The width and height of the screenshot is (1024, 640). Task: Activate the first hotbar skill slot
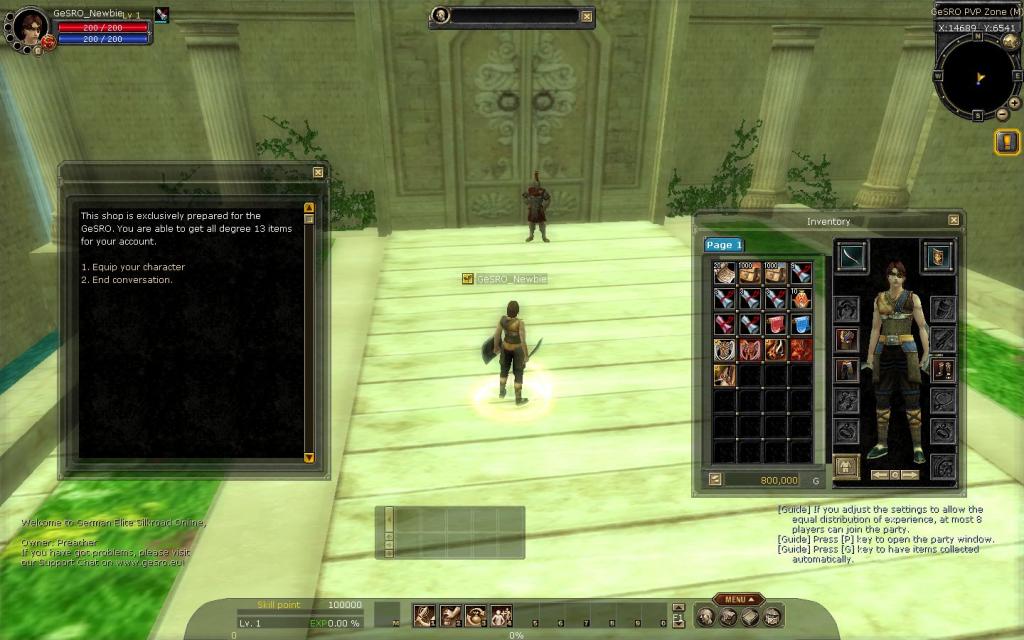(424, 615)
